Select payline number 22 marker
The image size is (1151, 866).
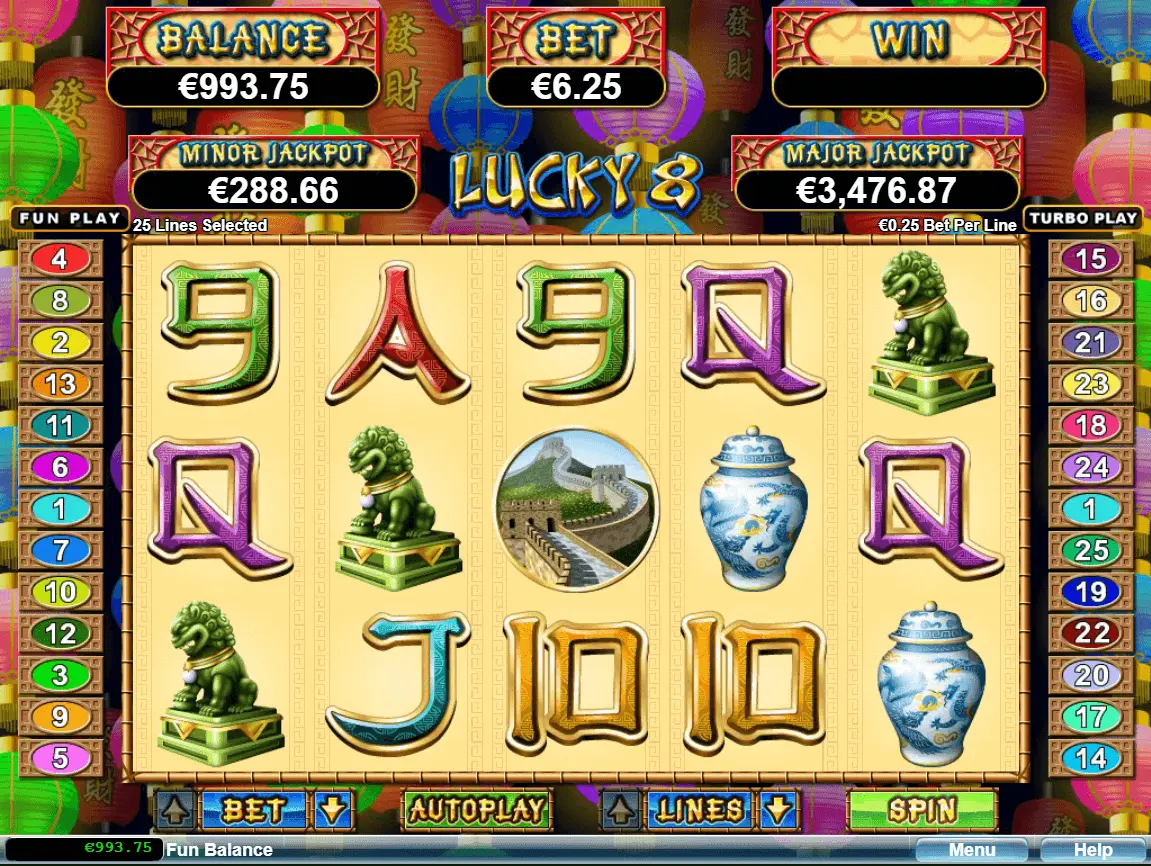point(1090,633)
